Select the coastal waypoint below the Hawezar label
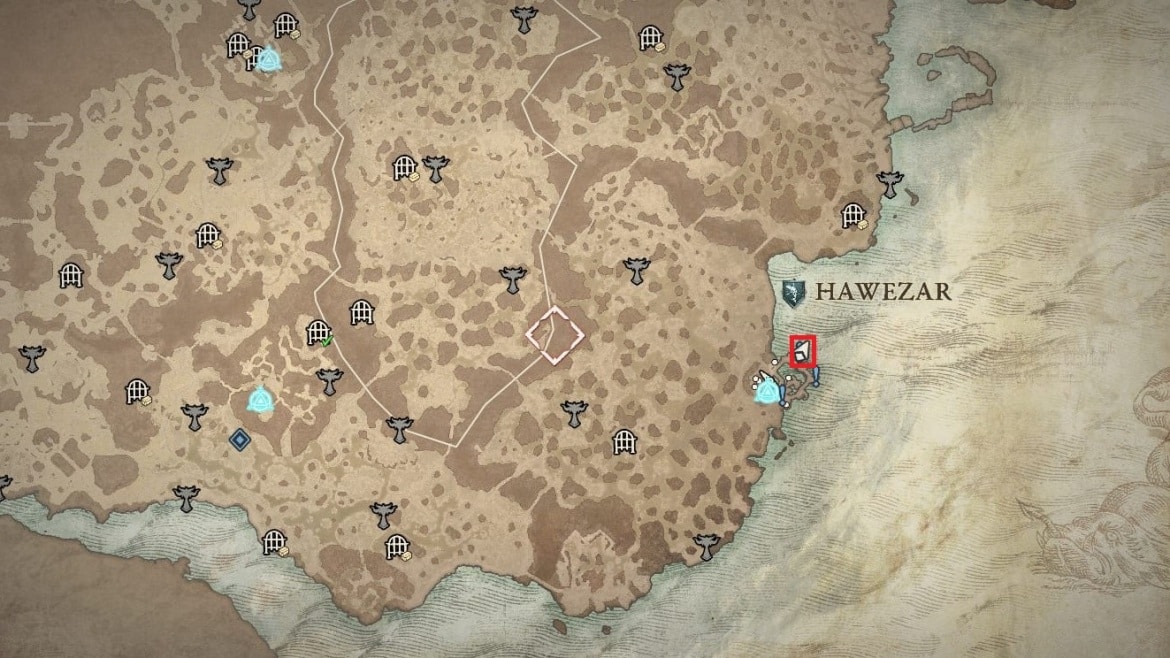 767,389
